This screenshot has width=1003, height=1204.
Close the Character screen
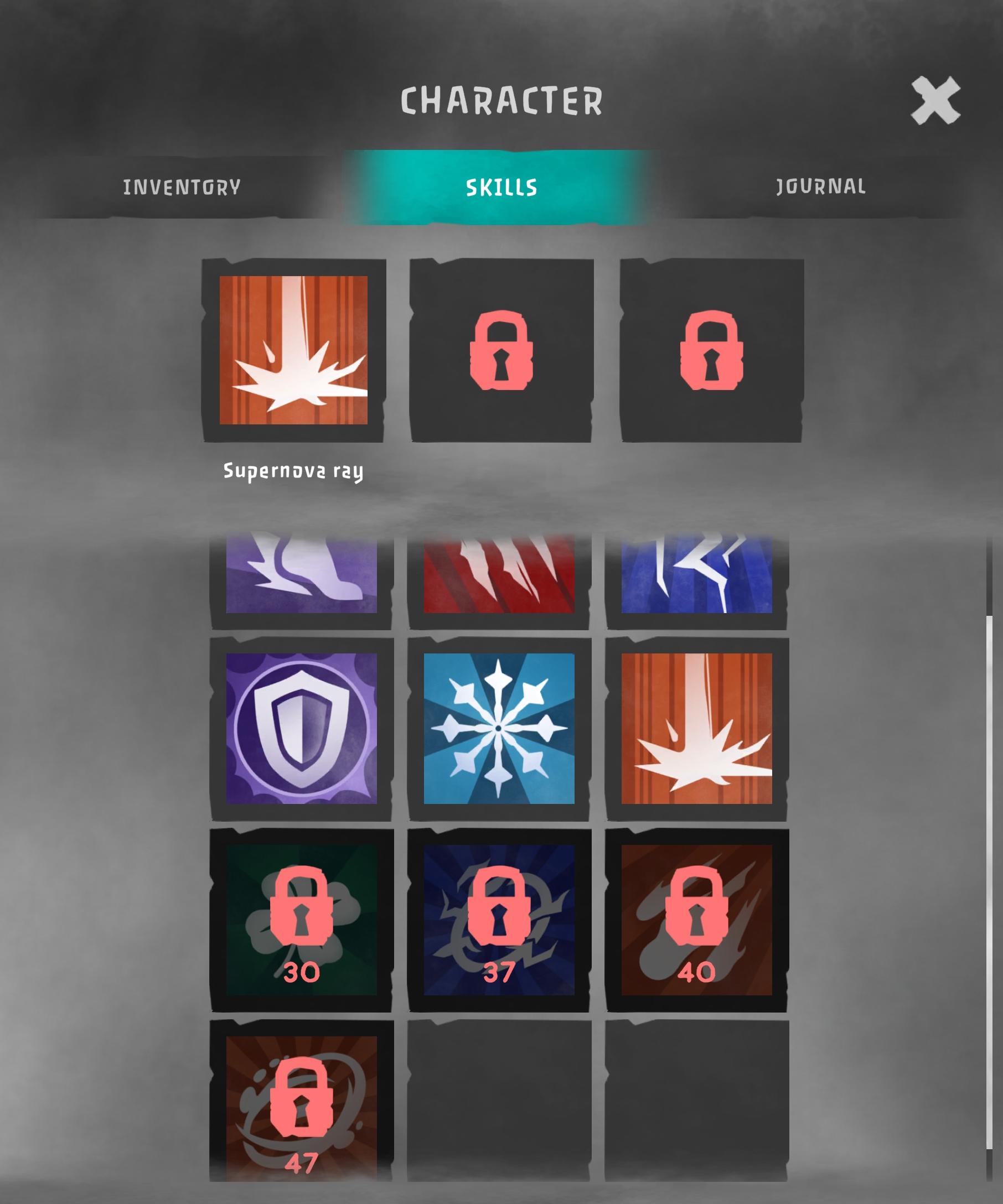(937, 98)
